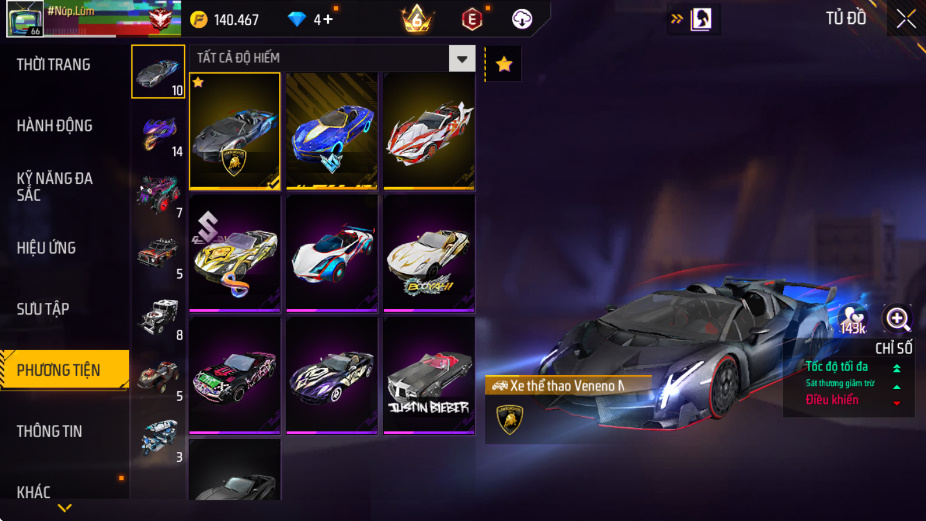Open the Hiệu Ứng category

pos(47,248)
